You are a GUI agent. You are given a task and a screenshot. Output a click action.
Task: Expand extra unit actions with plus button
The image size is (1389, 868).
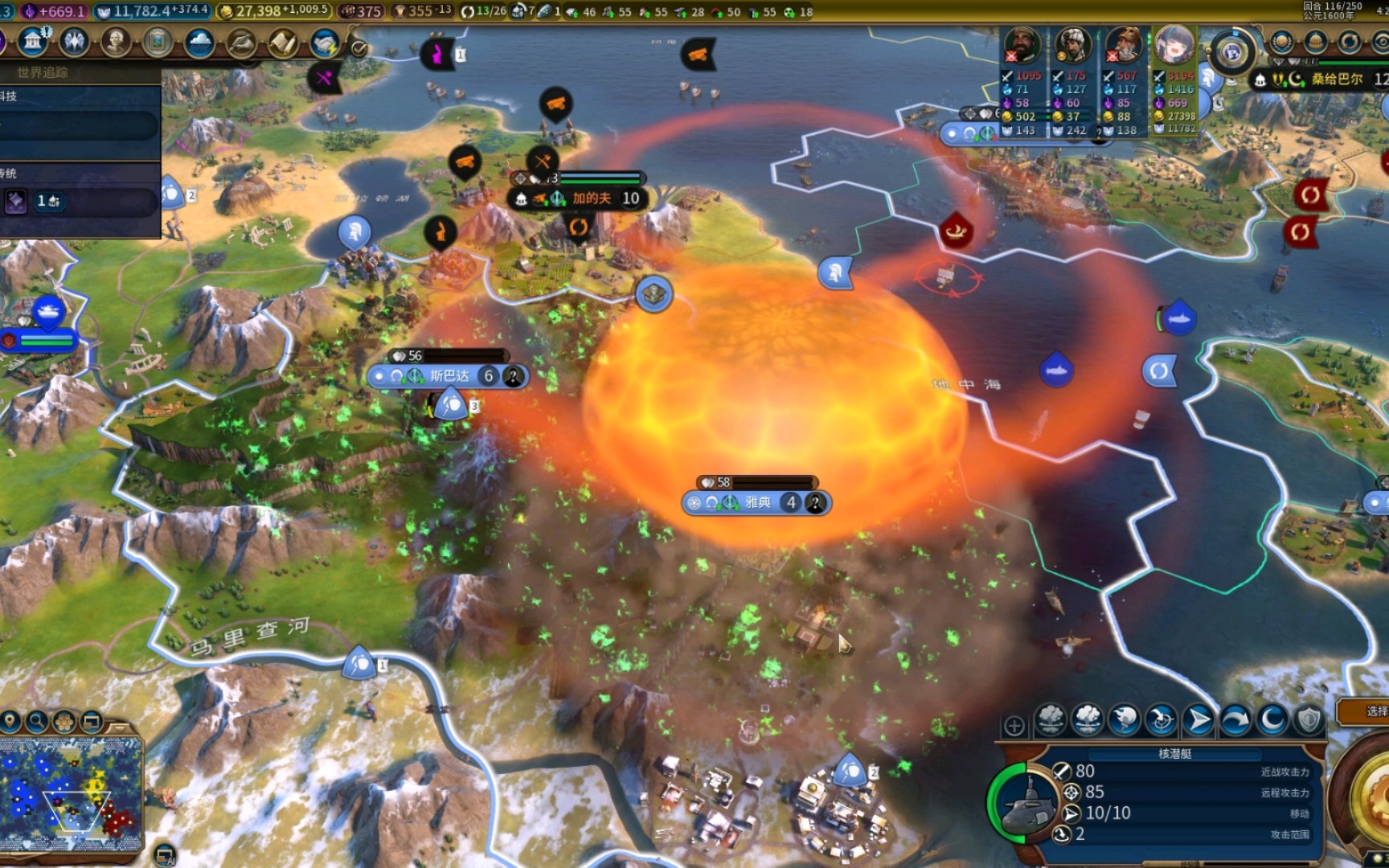tap(1014, 726)
